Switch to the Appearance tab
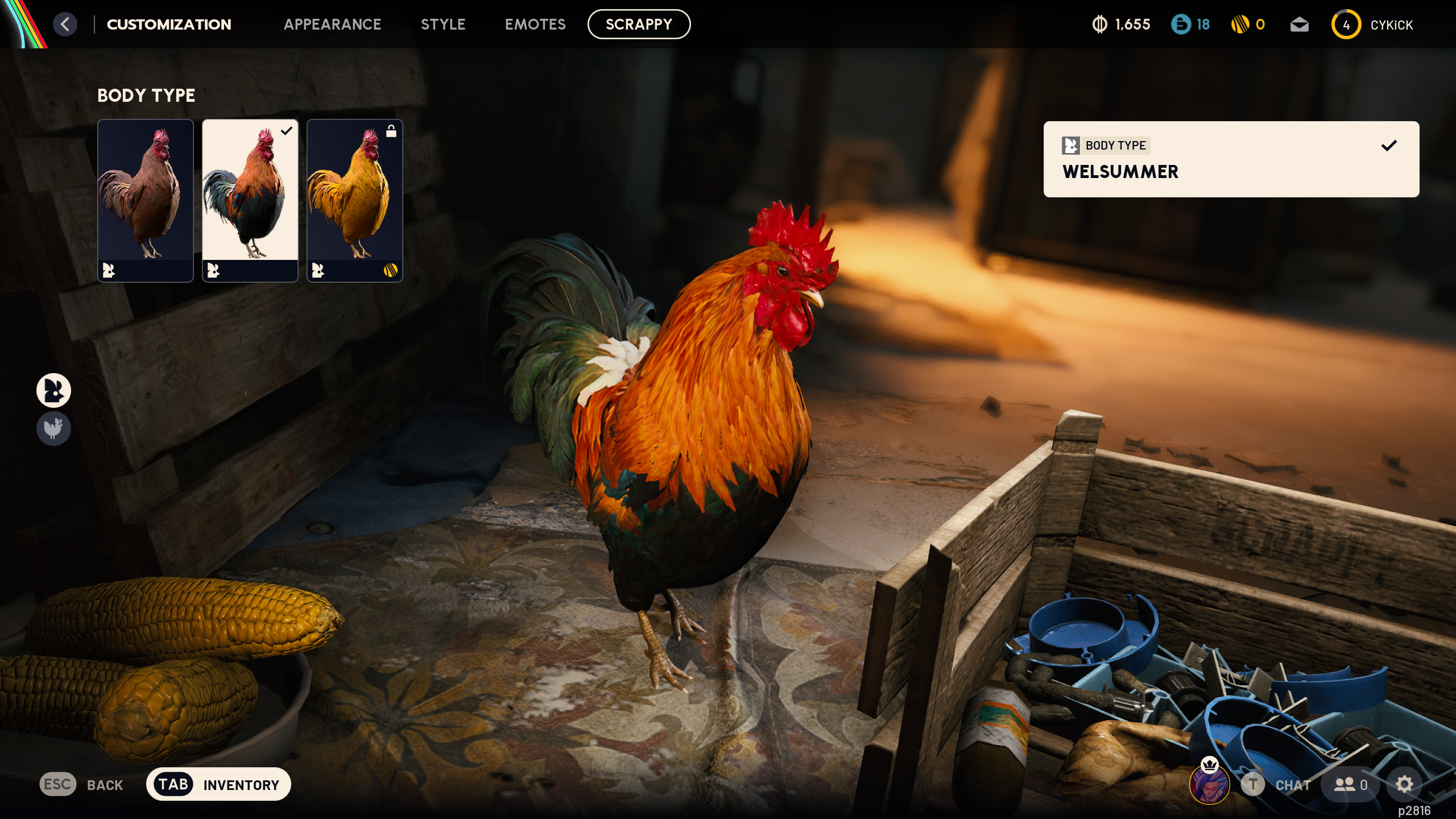The height and width of the screenshot is (819, 1456). (333, 24)
